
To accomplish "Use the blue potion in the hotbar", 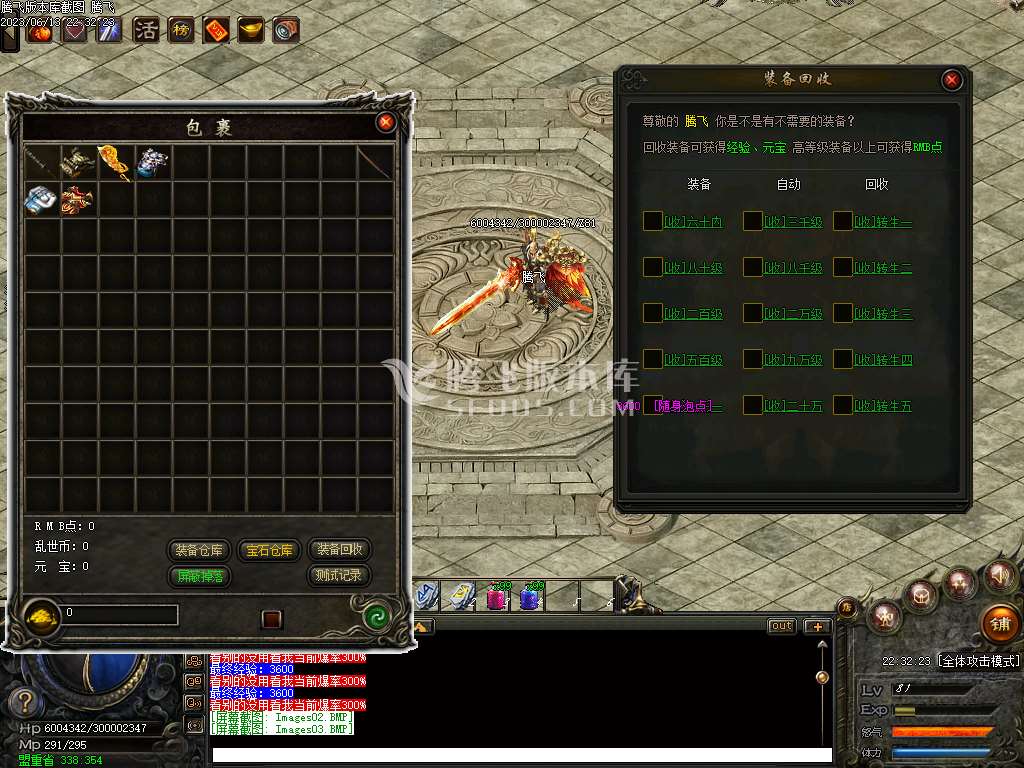I will tap(530, 597).
